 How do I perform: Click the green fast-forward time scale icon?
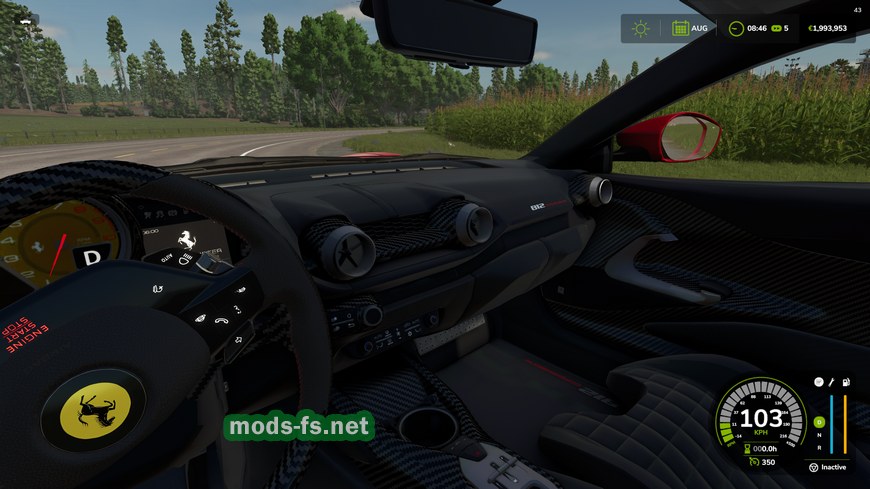pyautogui.click(x=774, y=28)
